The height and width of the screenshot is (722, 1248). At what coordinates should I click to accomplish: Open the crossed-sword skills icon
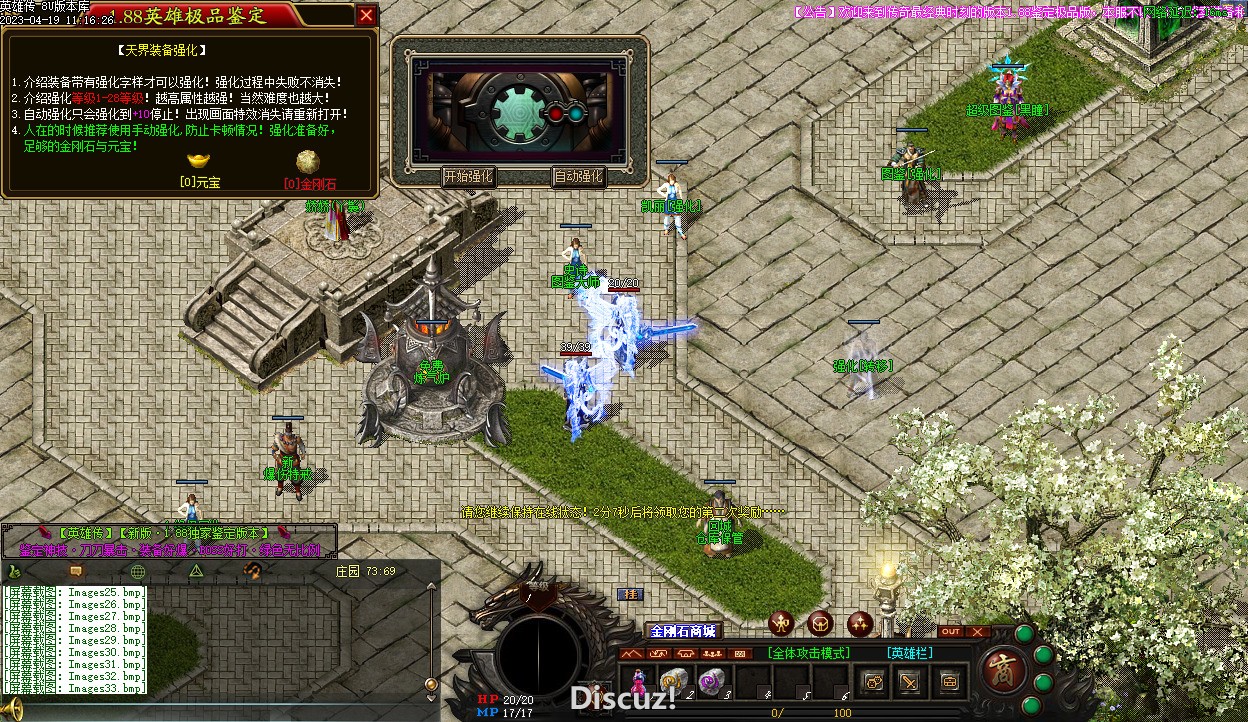click(x=910, y=682)
